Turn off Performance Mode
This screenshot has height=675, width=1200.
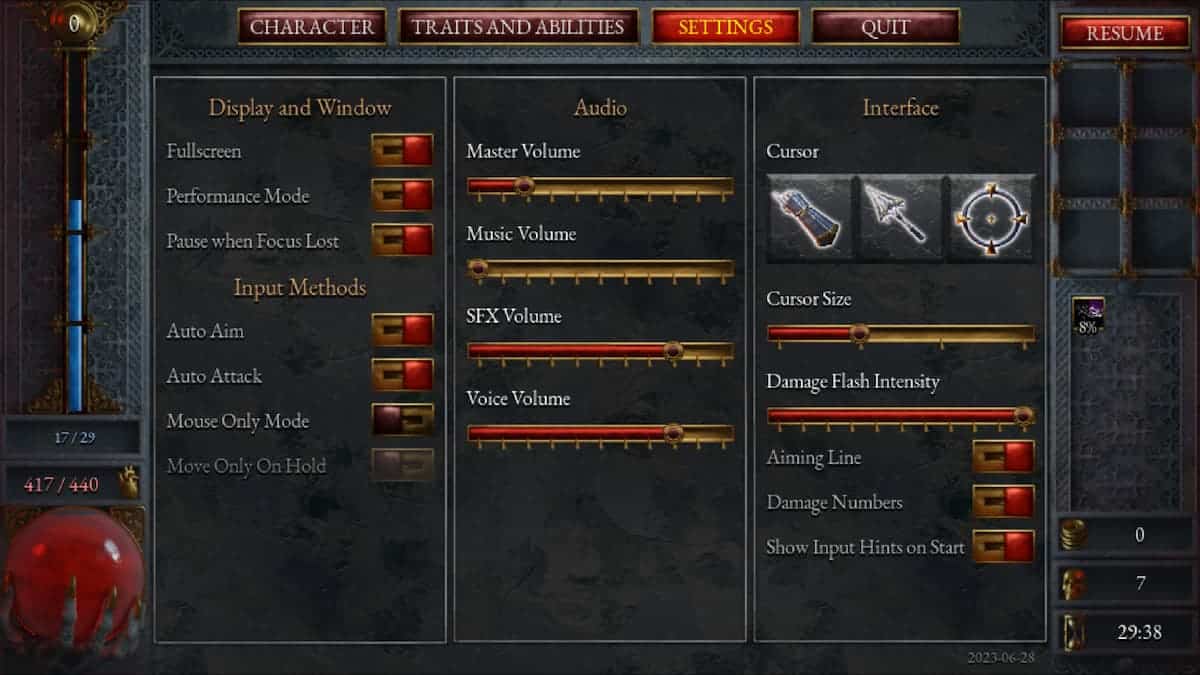point(402,196)
